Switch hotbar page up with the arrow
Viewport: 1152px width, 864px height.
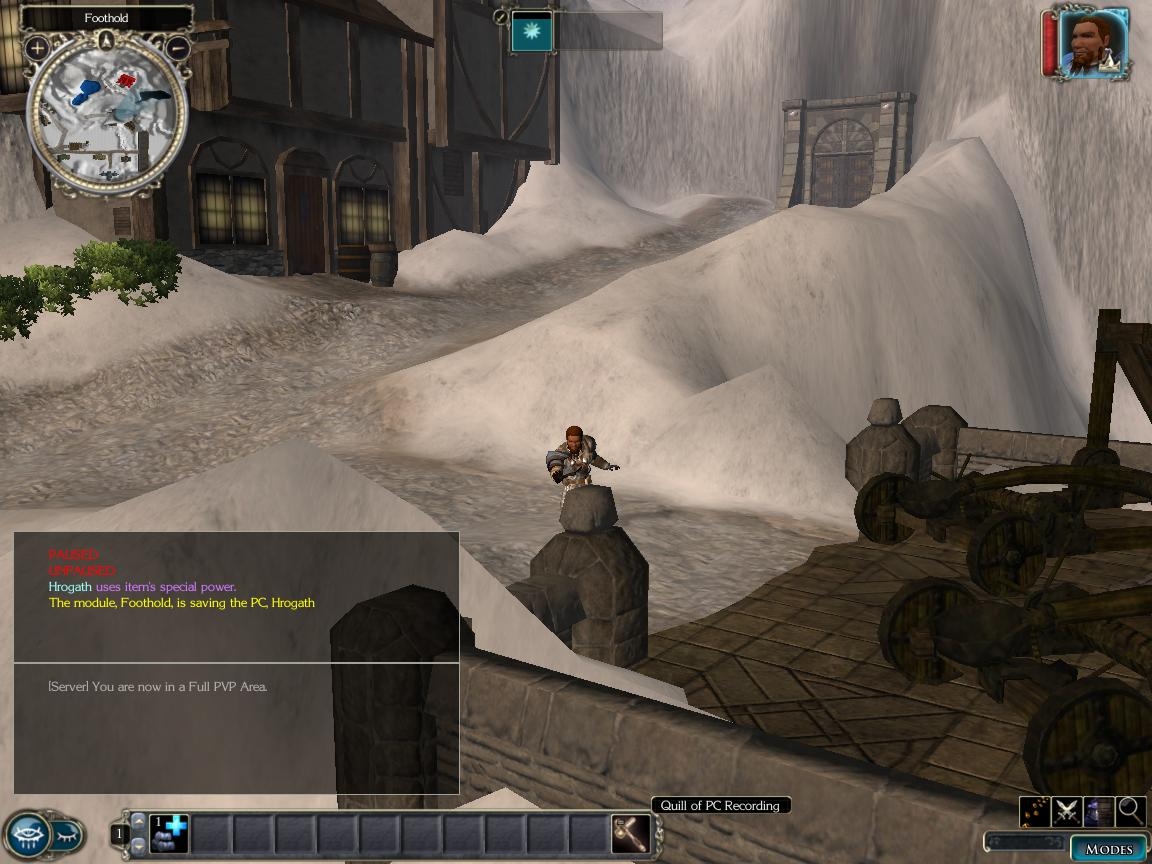139,822
